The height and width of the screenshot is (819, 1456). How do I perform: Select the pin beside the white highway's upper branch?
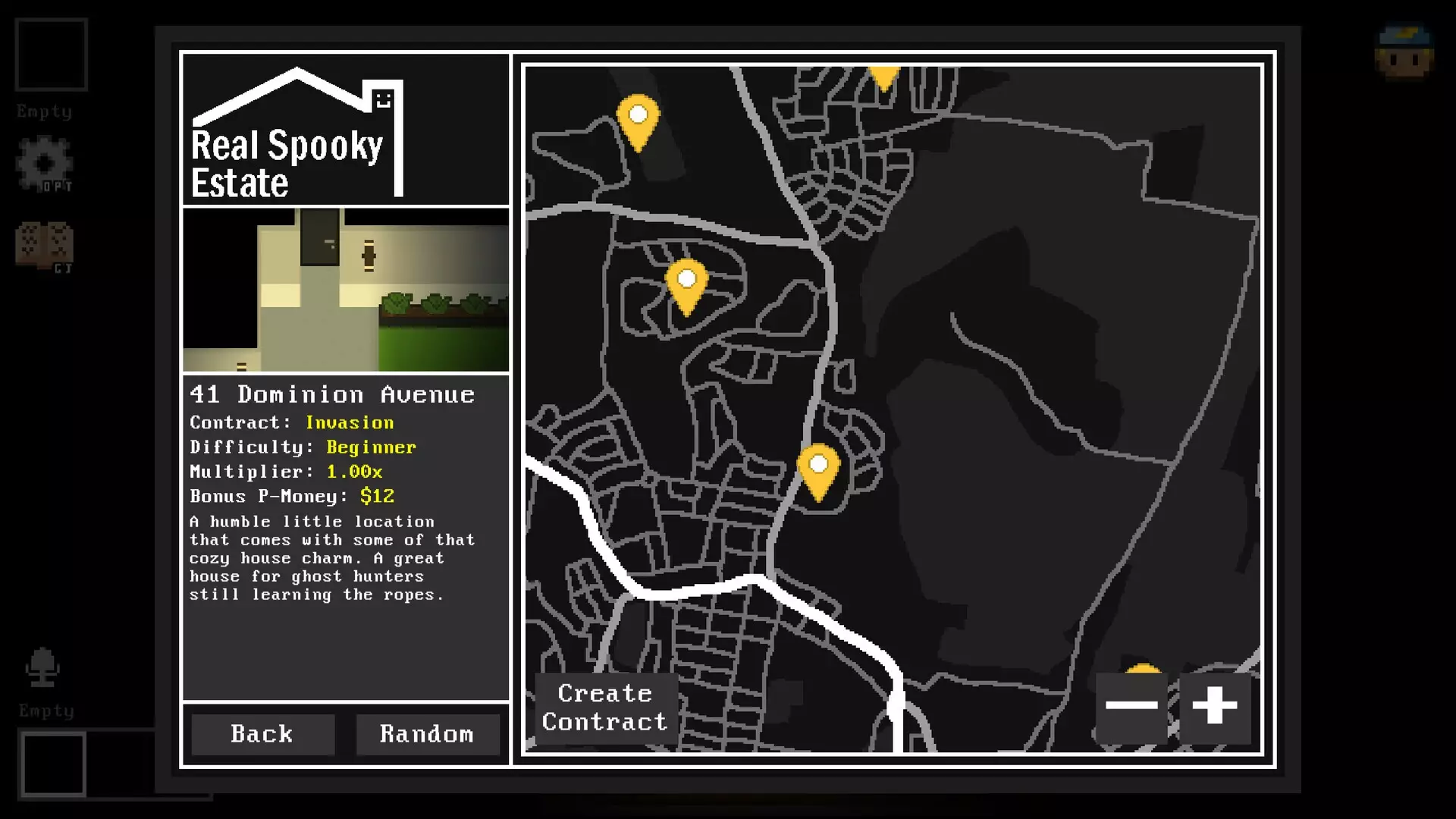pyautogui.click(x=818, y=466)
